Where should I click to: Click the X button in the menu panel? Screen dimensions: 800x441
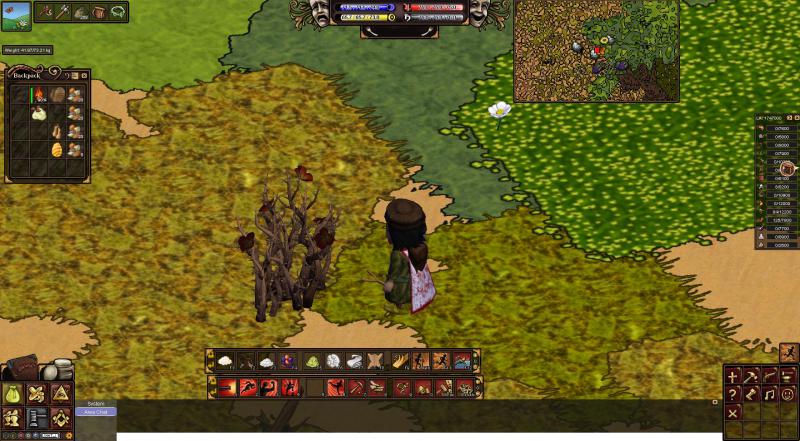click(x=733, y=412)
